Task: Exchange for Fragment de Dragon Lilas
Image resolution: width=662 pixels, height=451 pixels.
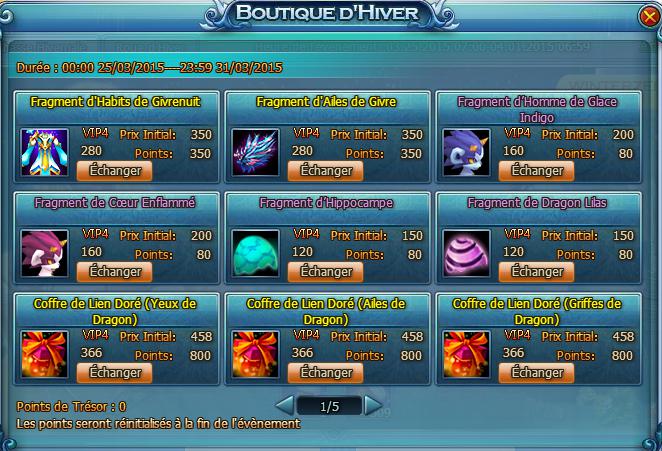Action: pyautogui.click(x=537, y=271)
